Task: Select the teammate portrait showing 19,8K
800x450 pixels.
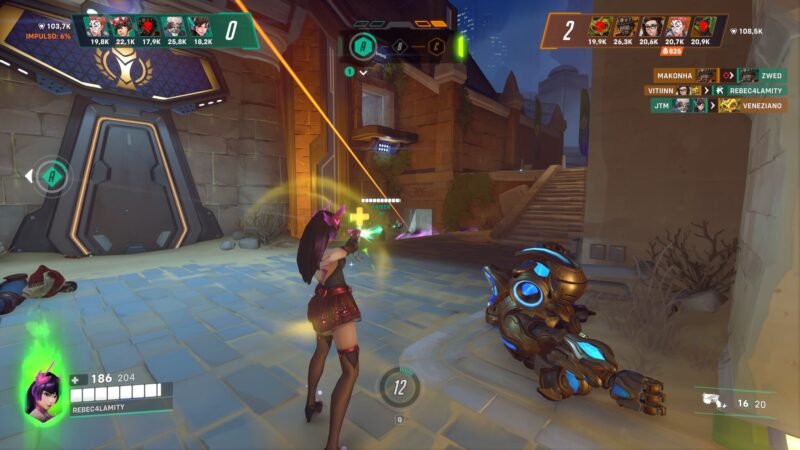Action: (x=98, y=26)
